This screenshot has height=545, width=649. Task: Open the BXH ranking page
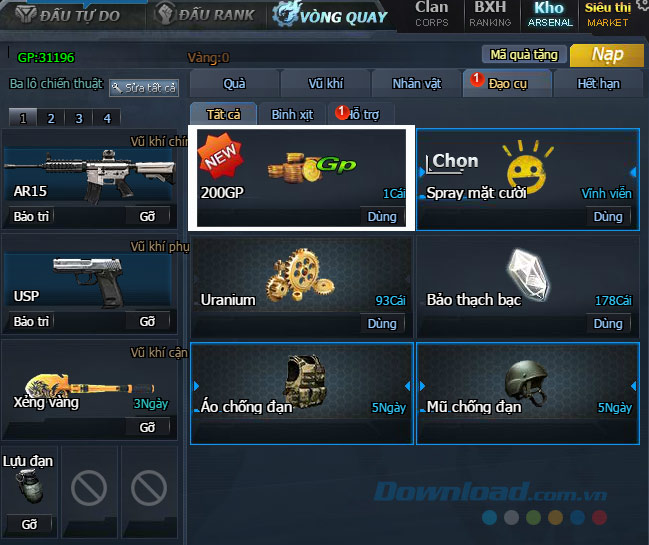click(x=490, y=13)
